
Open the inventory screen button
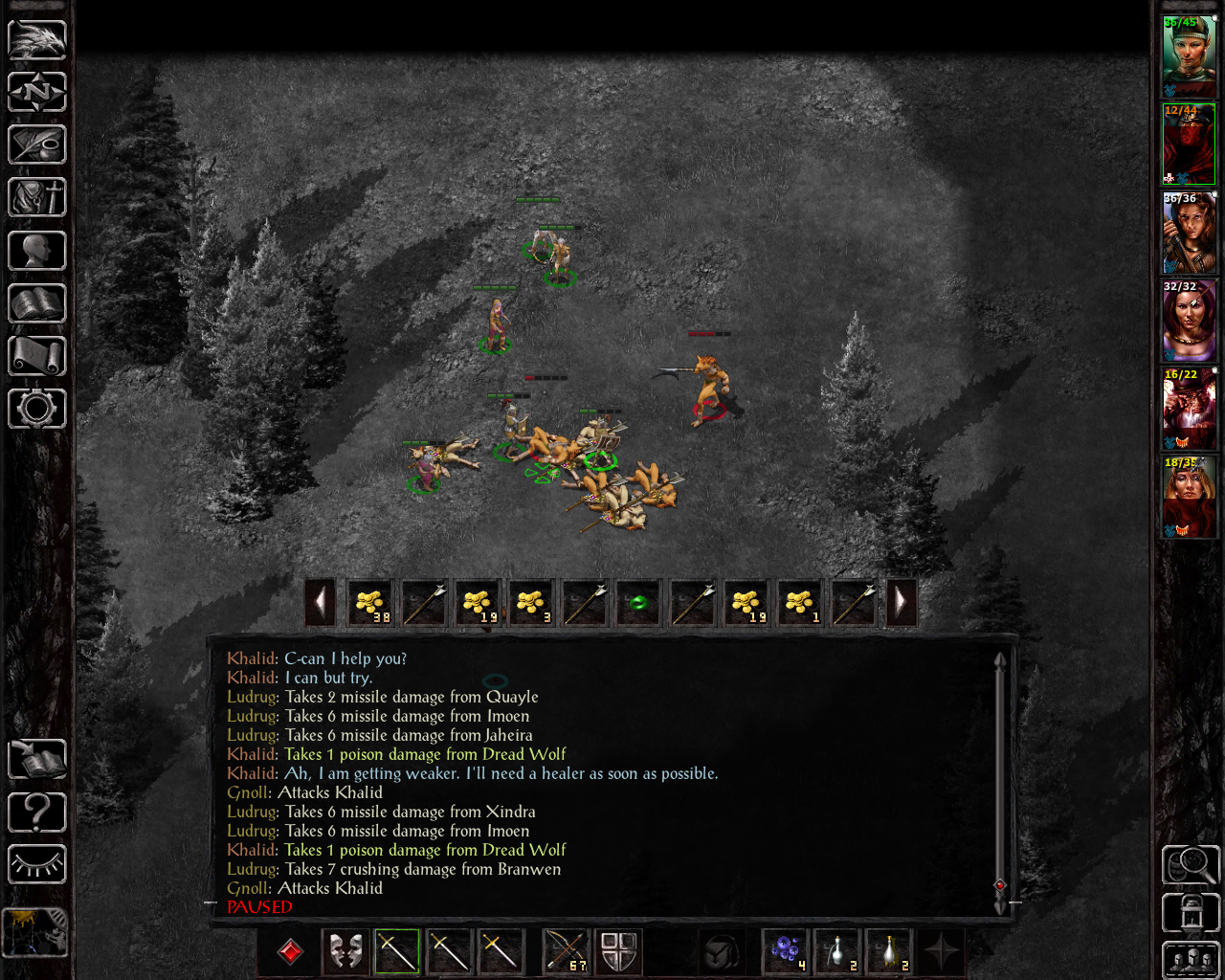pyautogui.click(x=37, y=198)
